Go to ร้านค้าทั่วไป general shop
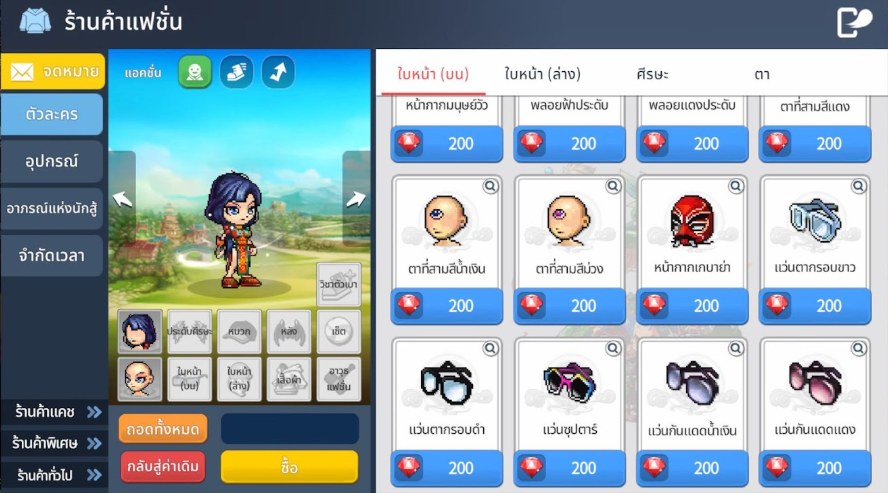This screenshot has width=888, height=493. click(55, 474)
